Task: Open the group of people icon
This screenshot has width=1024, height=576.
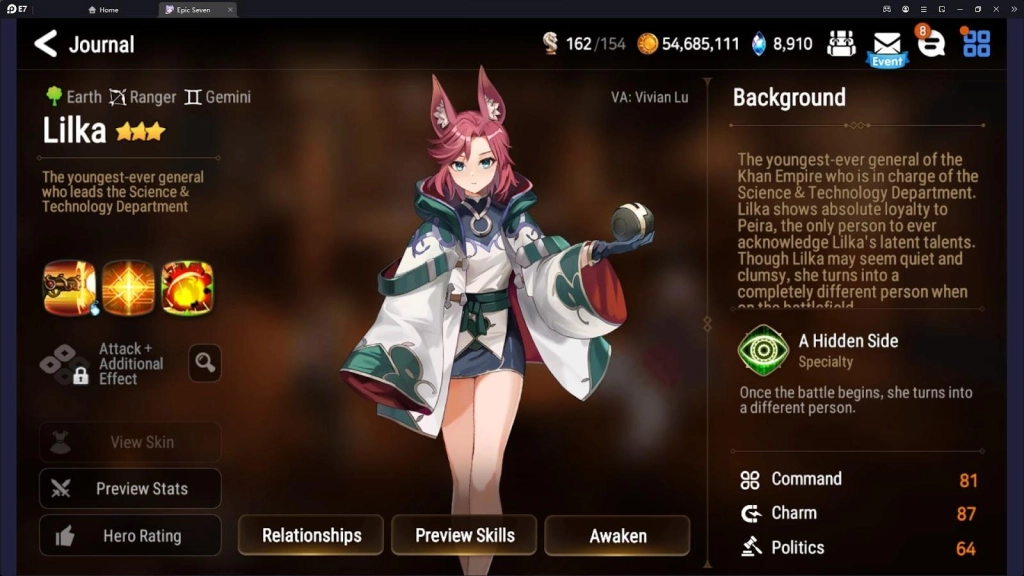Action: (x=842, y=44)
